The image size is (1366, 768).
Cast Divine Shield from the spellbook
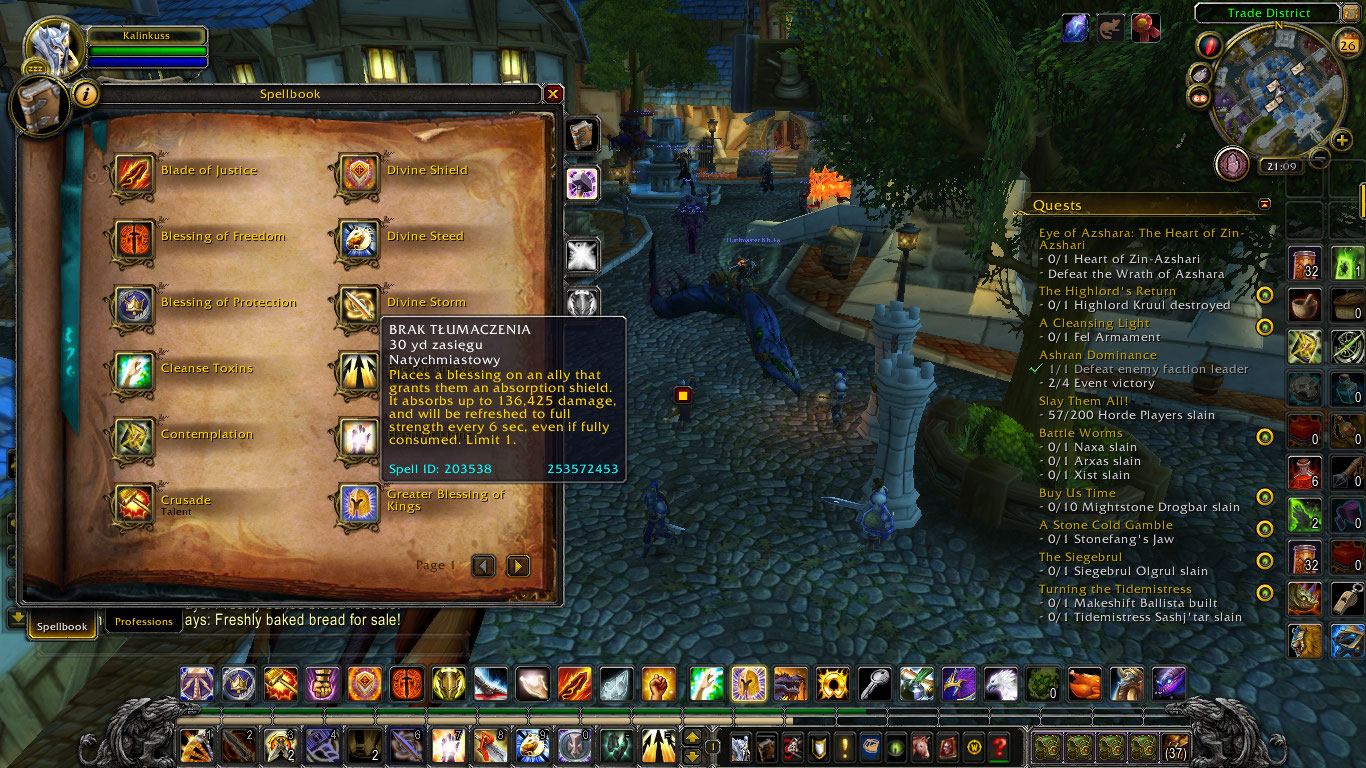tap(357, 170)
